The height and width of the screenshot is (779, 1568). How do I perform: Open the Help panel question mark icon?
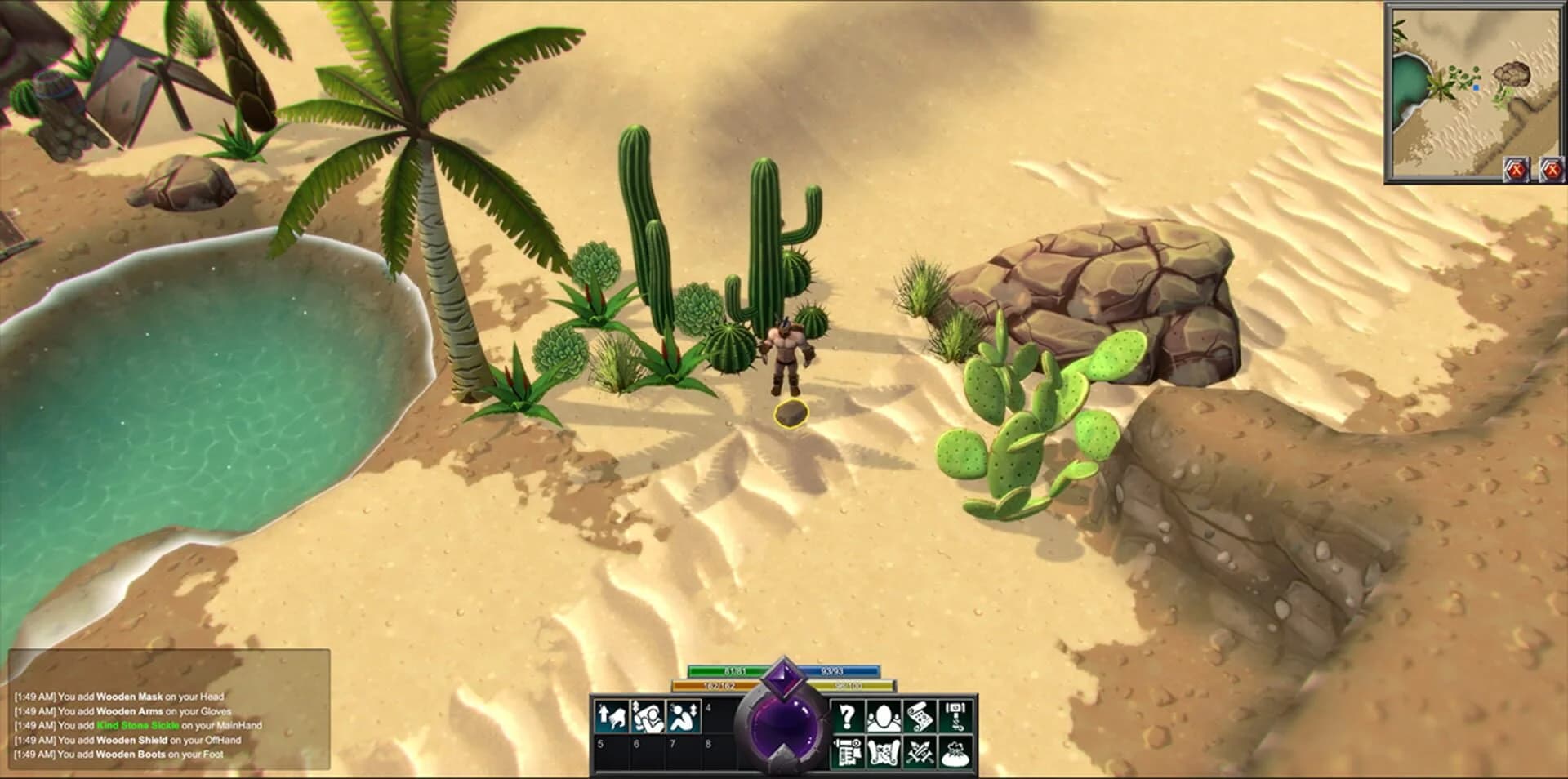point(849,717)
